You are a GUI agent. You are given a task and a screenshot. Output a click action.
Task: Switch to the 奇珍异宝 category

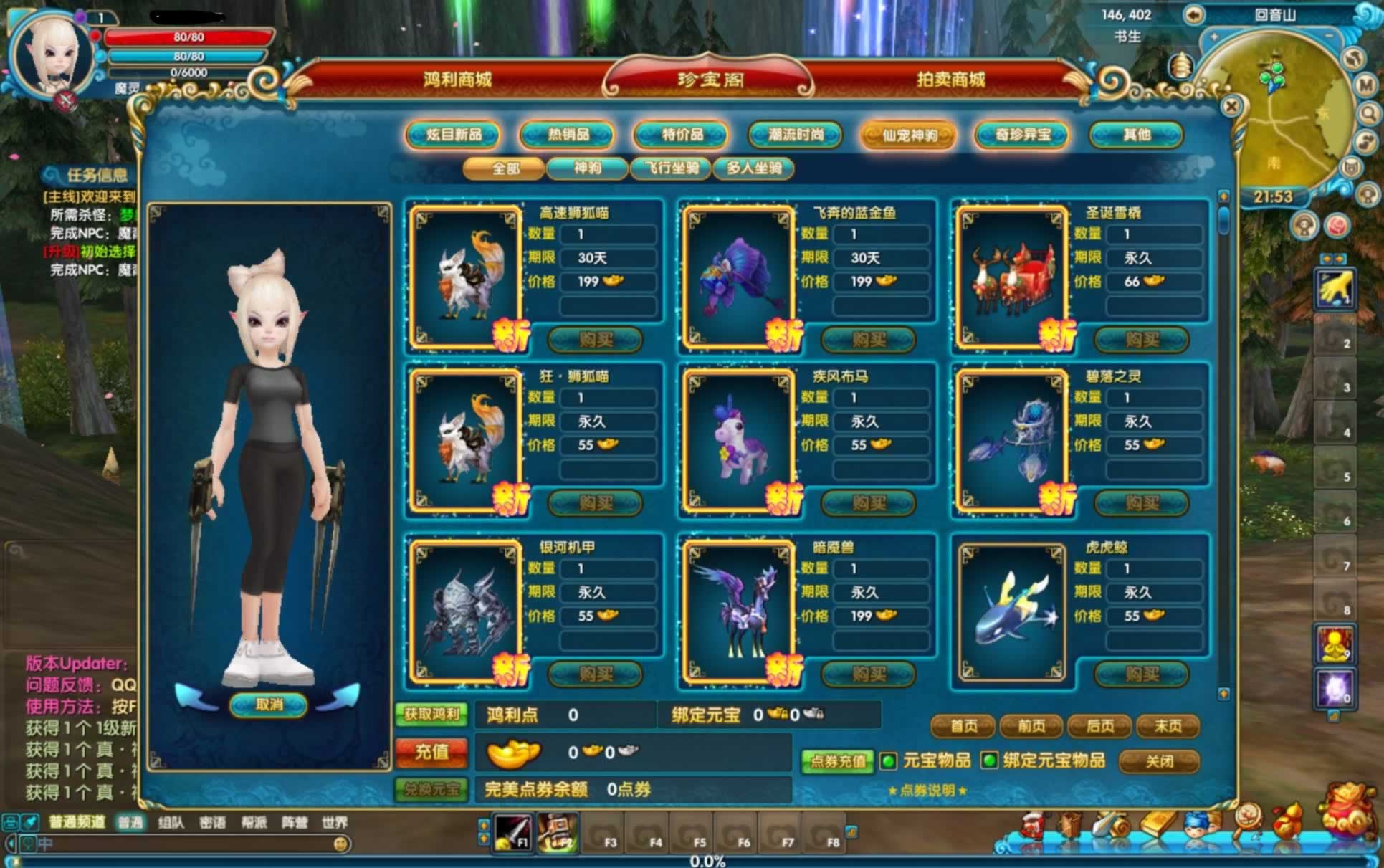click(1023, 135)
